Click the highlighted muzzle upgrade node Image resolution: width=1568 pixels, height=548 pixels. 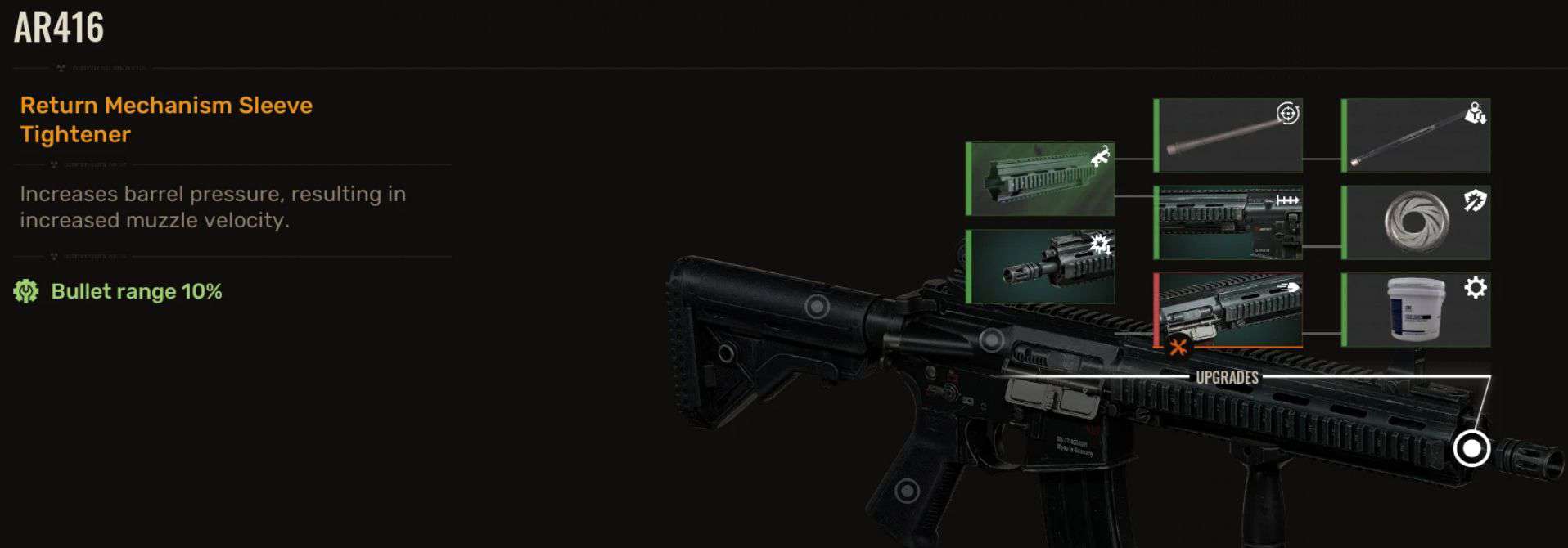point(1471,448)
